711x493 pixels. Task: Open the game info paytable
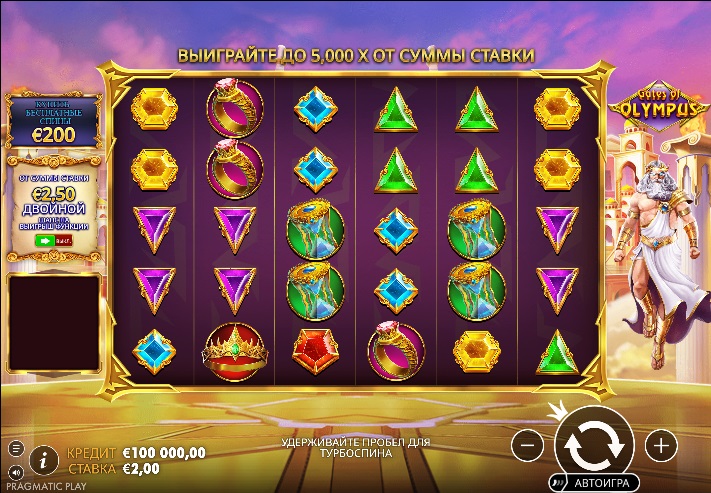click(43, 460)
